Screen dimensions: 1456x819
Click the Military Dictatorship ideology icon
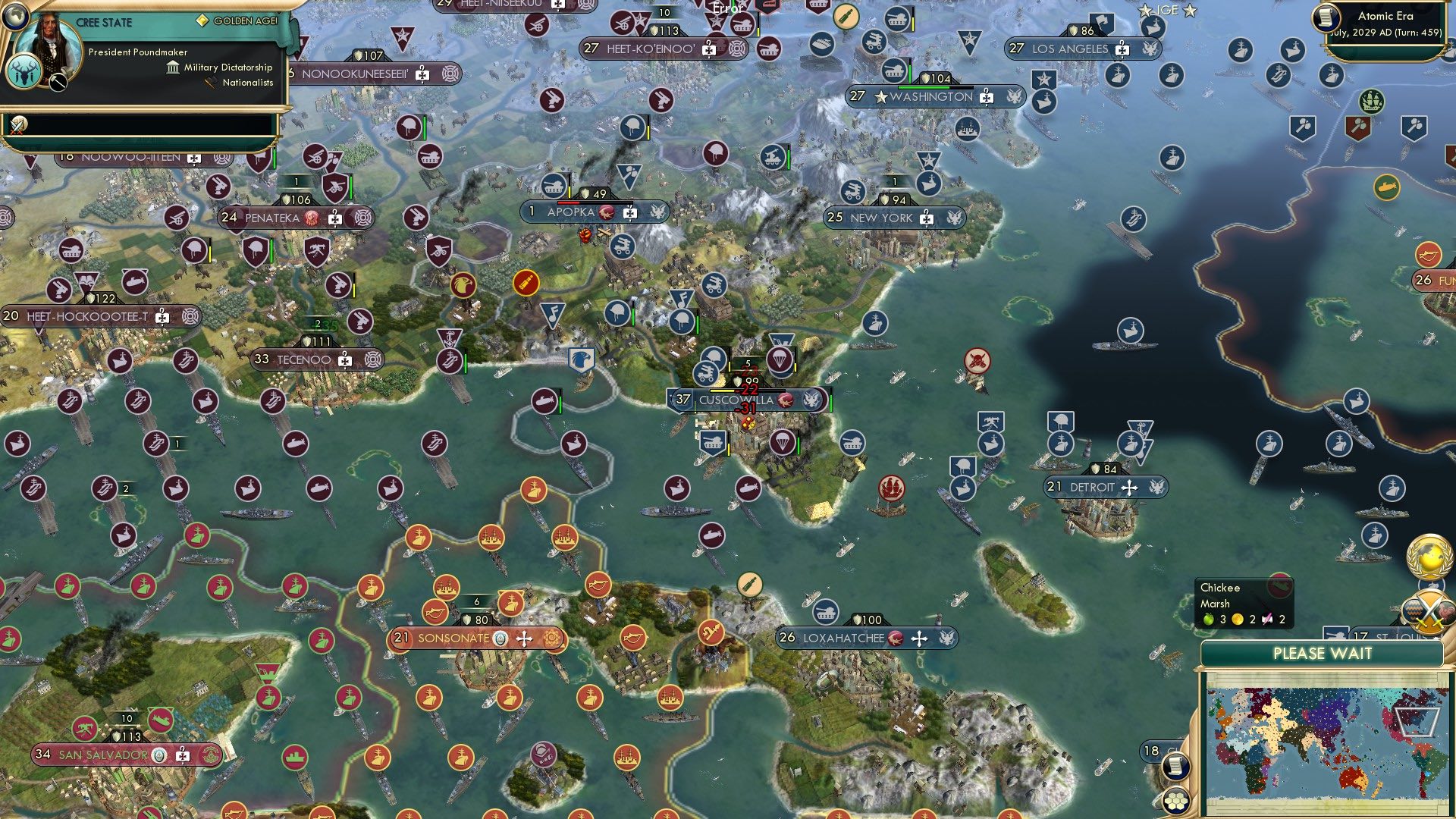coord(173,68)
